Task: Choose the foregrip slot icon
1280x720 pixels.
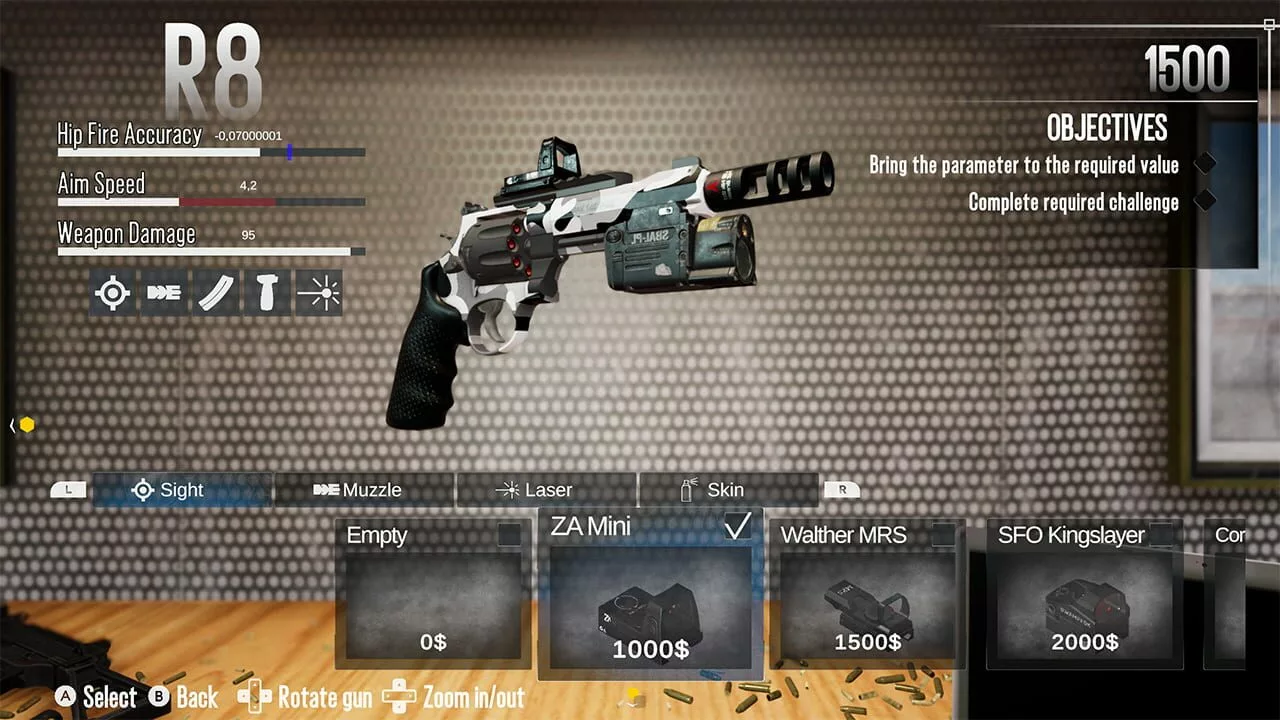Action: pos(267,293)
